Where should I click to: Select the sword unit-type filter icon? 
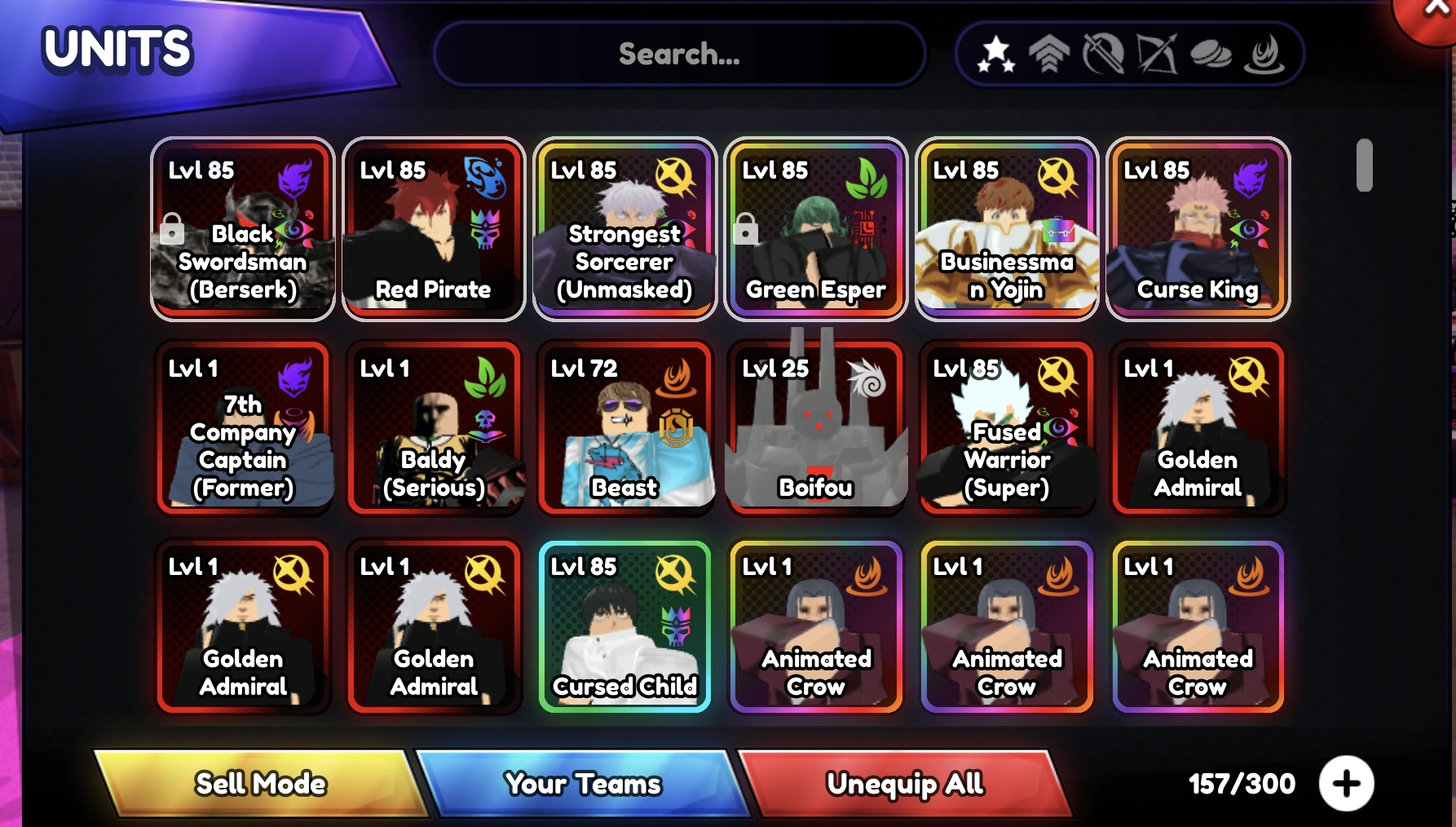pyautogui.click(x=1104, y=53)
